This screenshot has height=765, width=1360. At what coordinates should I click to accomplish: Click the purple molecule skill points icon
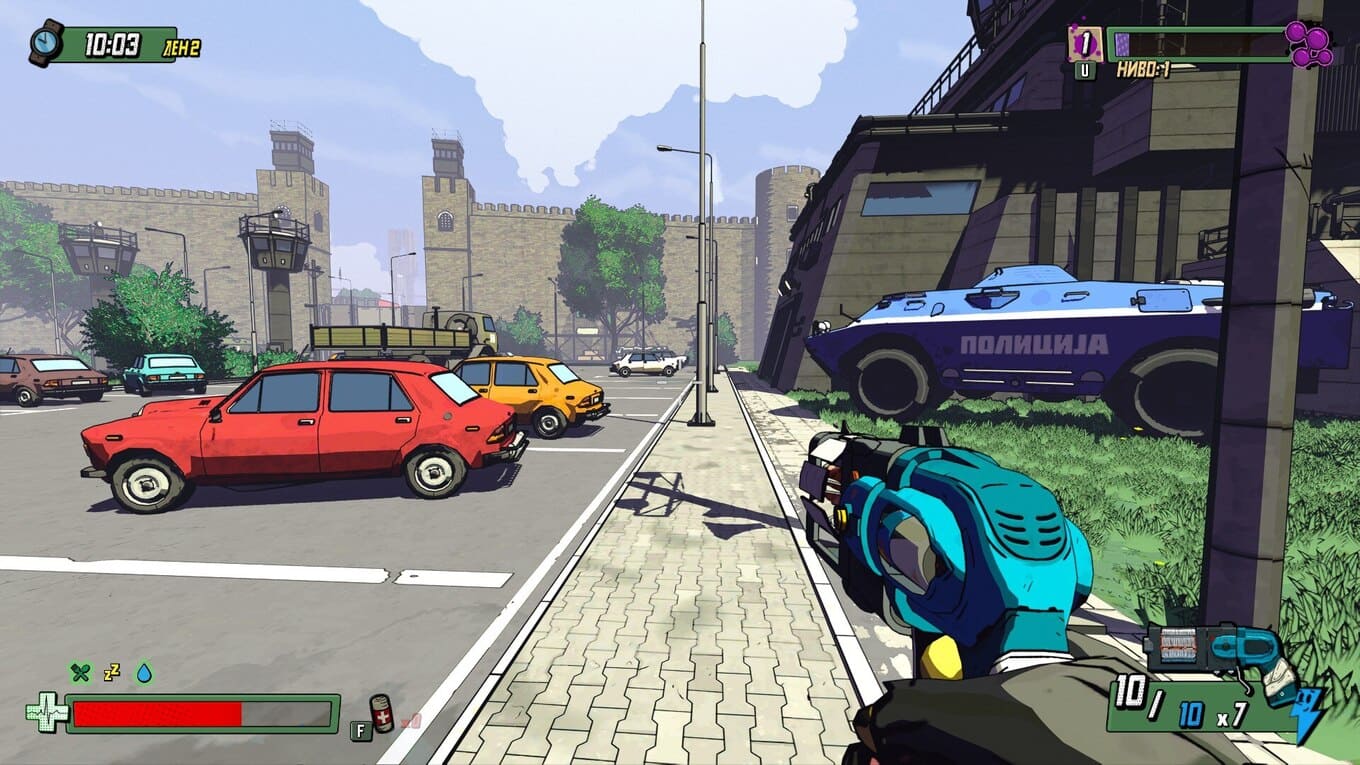1310,44
